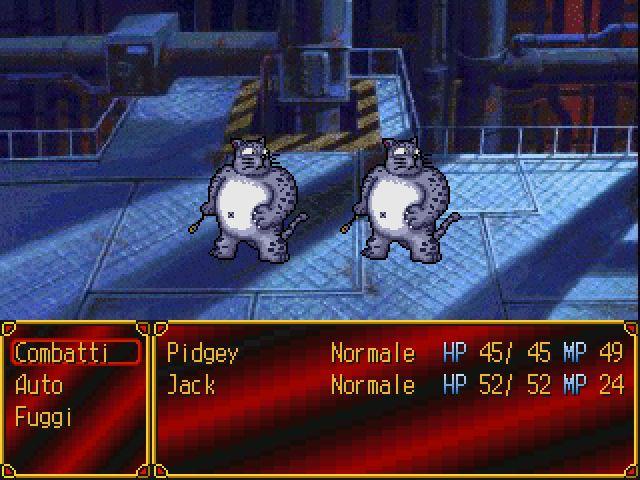Choose the Auto battle option
The image size is (640, 480).
point(40,385)
